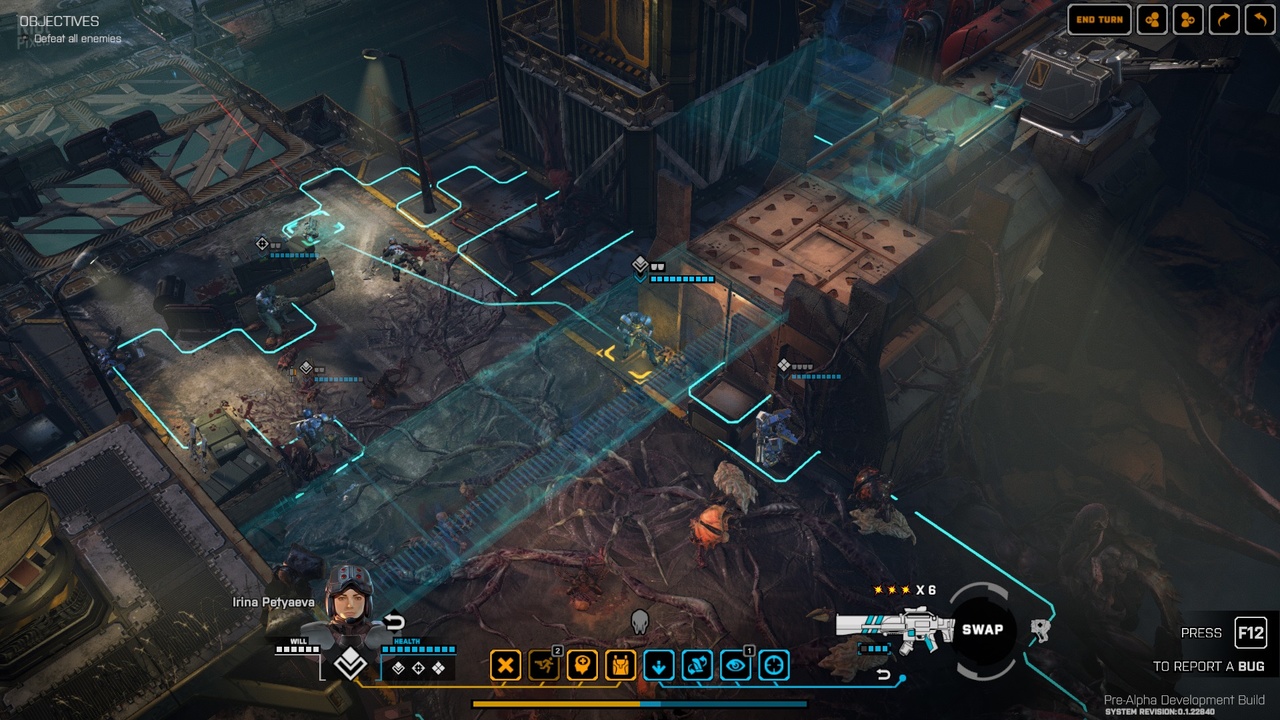The height and width of the screenshot is (720, 1280).
Task: Click the small pistol secondary weapon icon
Action: [x=1041, y=630]
